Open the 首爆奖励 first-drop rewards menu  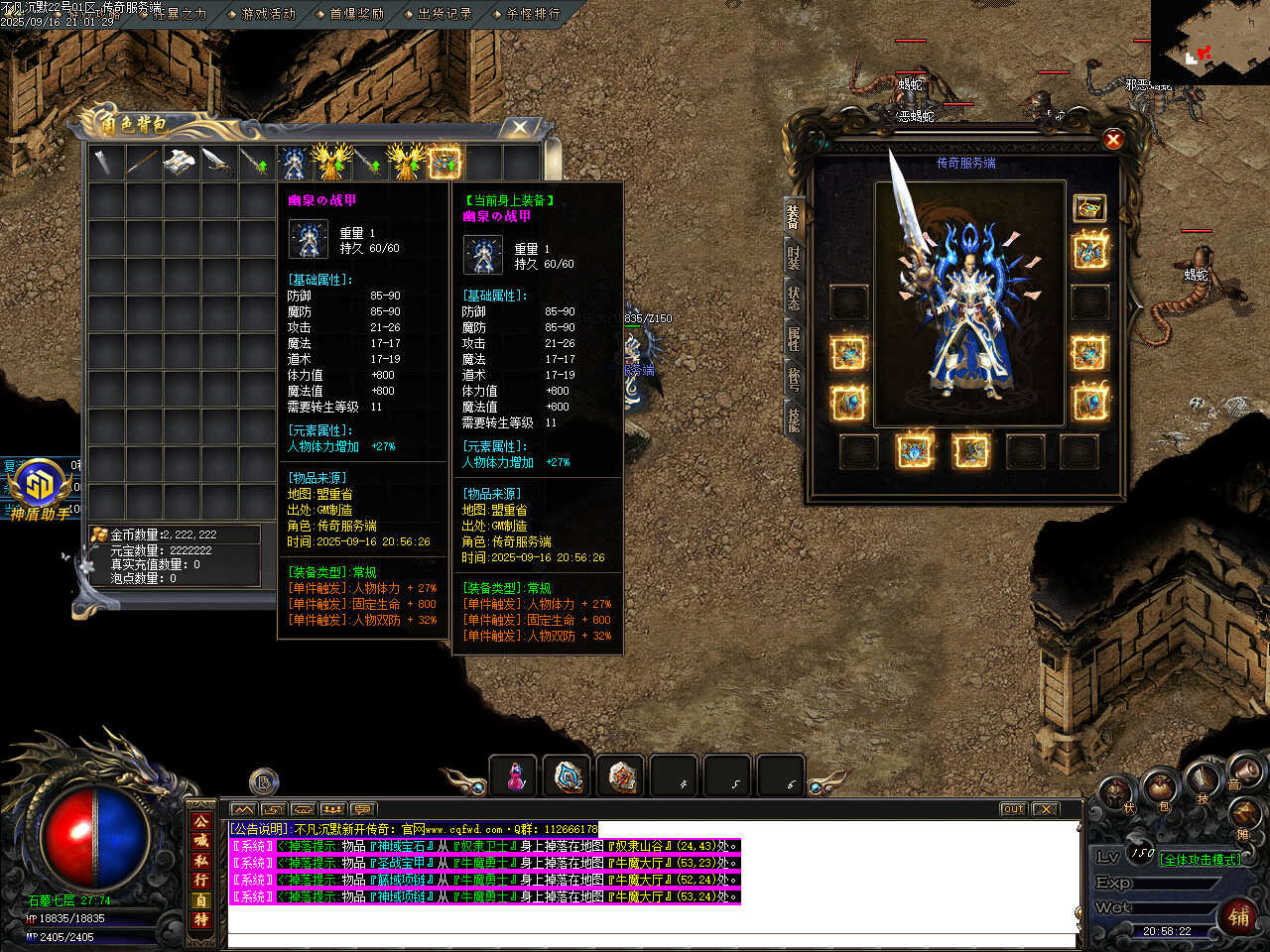click(357, 14)
